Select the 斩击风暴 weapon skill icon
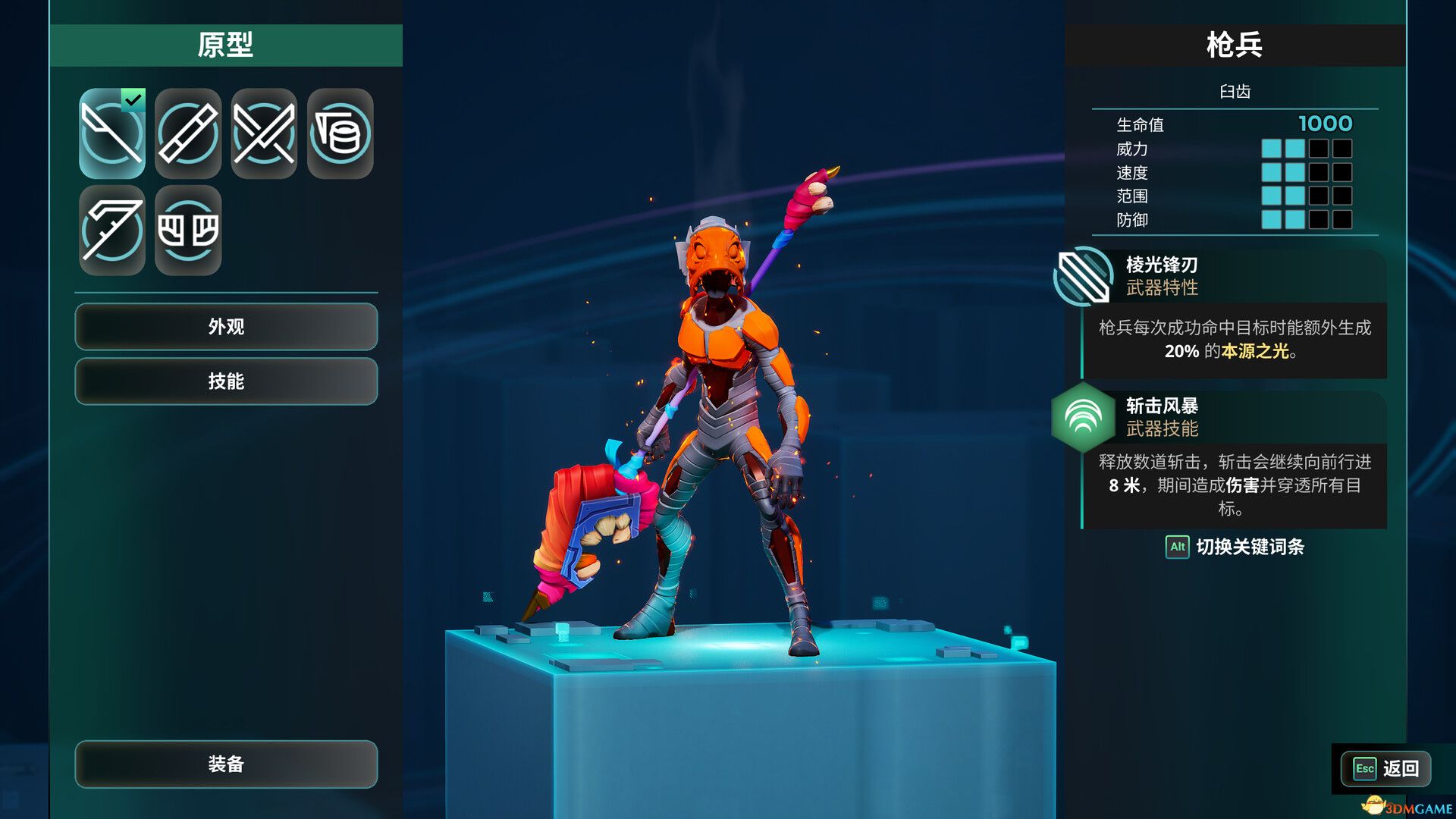 (1083, 417)
